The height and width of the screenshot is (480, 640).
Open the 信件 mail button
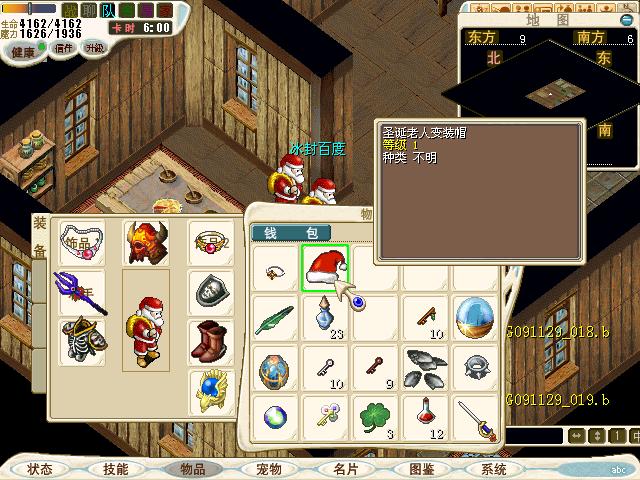pyautogui.click(x=64, y=48)
